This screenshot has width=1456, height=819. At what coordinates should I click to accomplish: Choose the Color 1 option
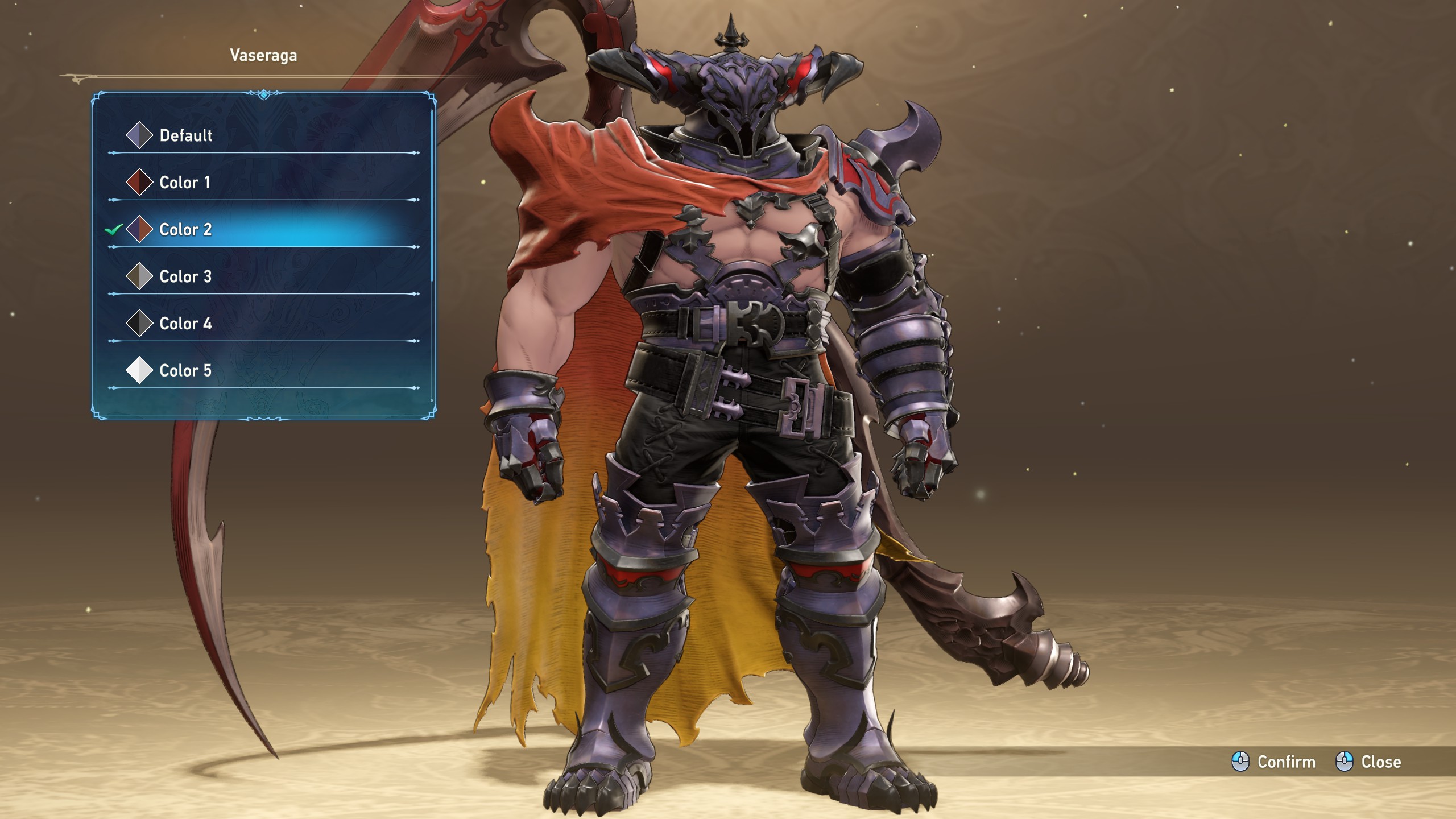point(184,183)
